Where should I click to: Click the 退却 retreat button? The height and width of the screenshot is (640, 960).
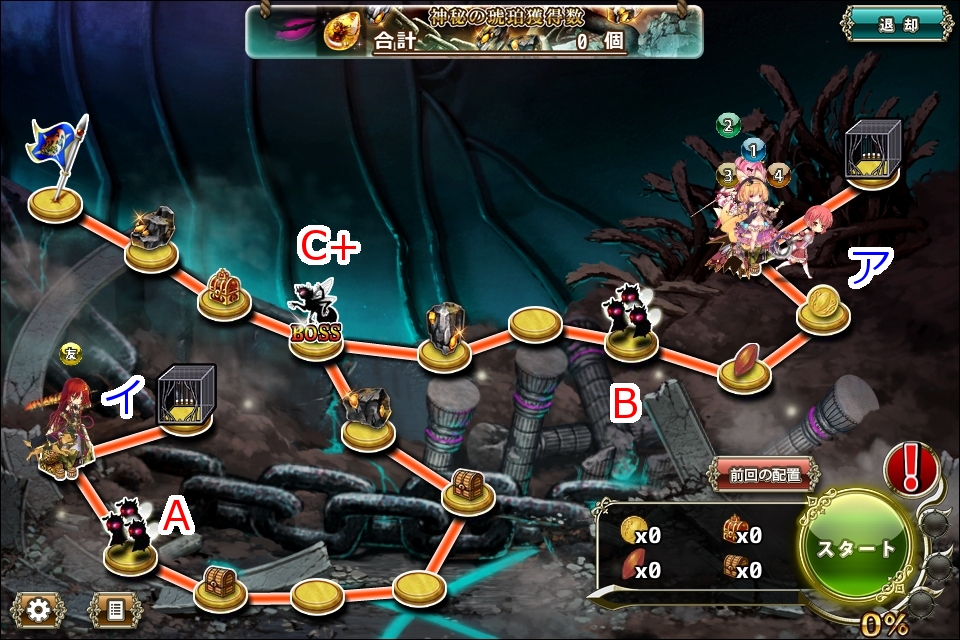[895, 26]
